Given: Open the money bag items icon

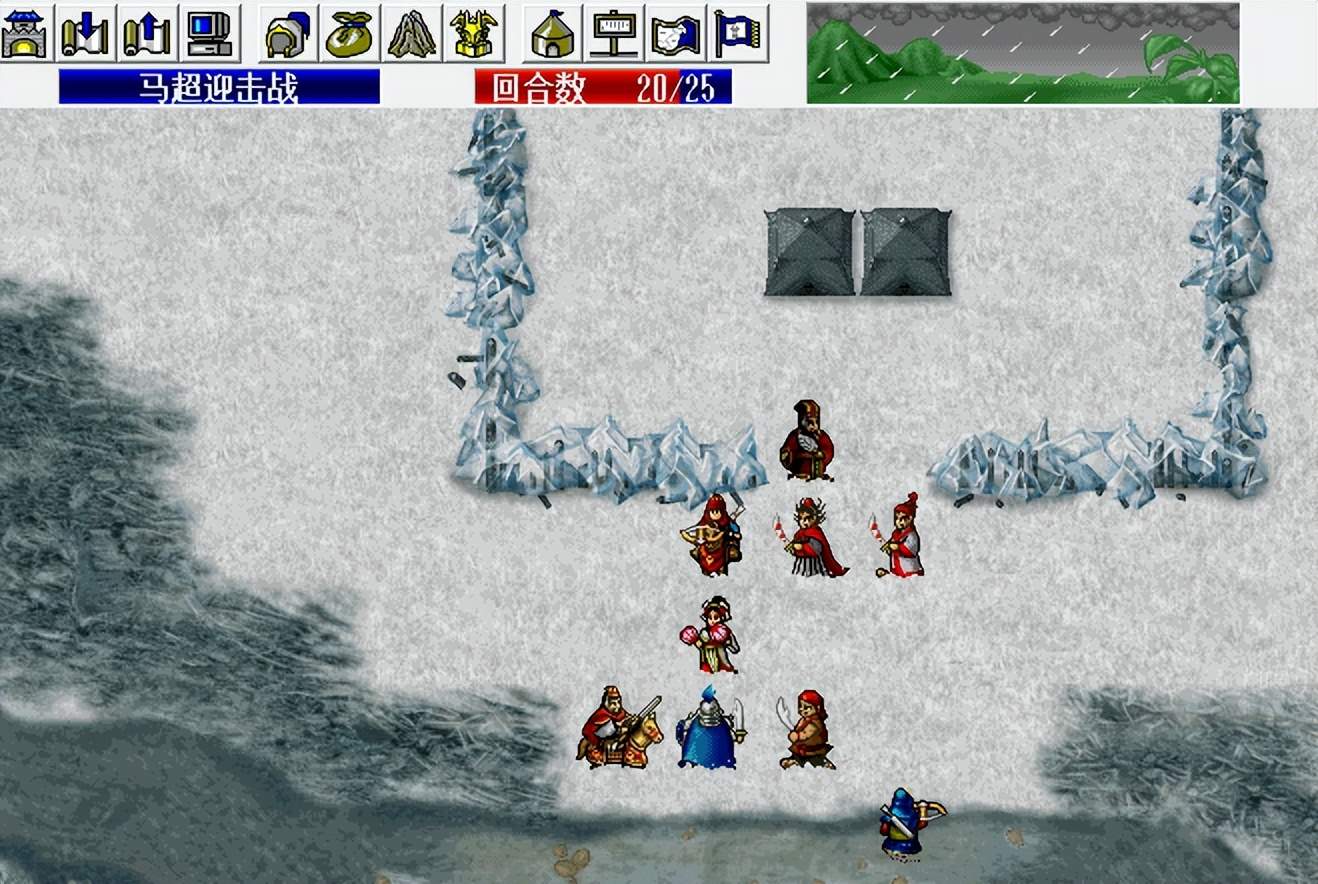Looking at the screenshot, I should (350, 33).
